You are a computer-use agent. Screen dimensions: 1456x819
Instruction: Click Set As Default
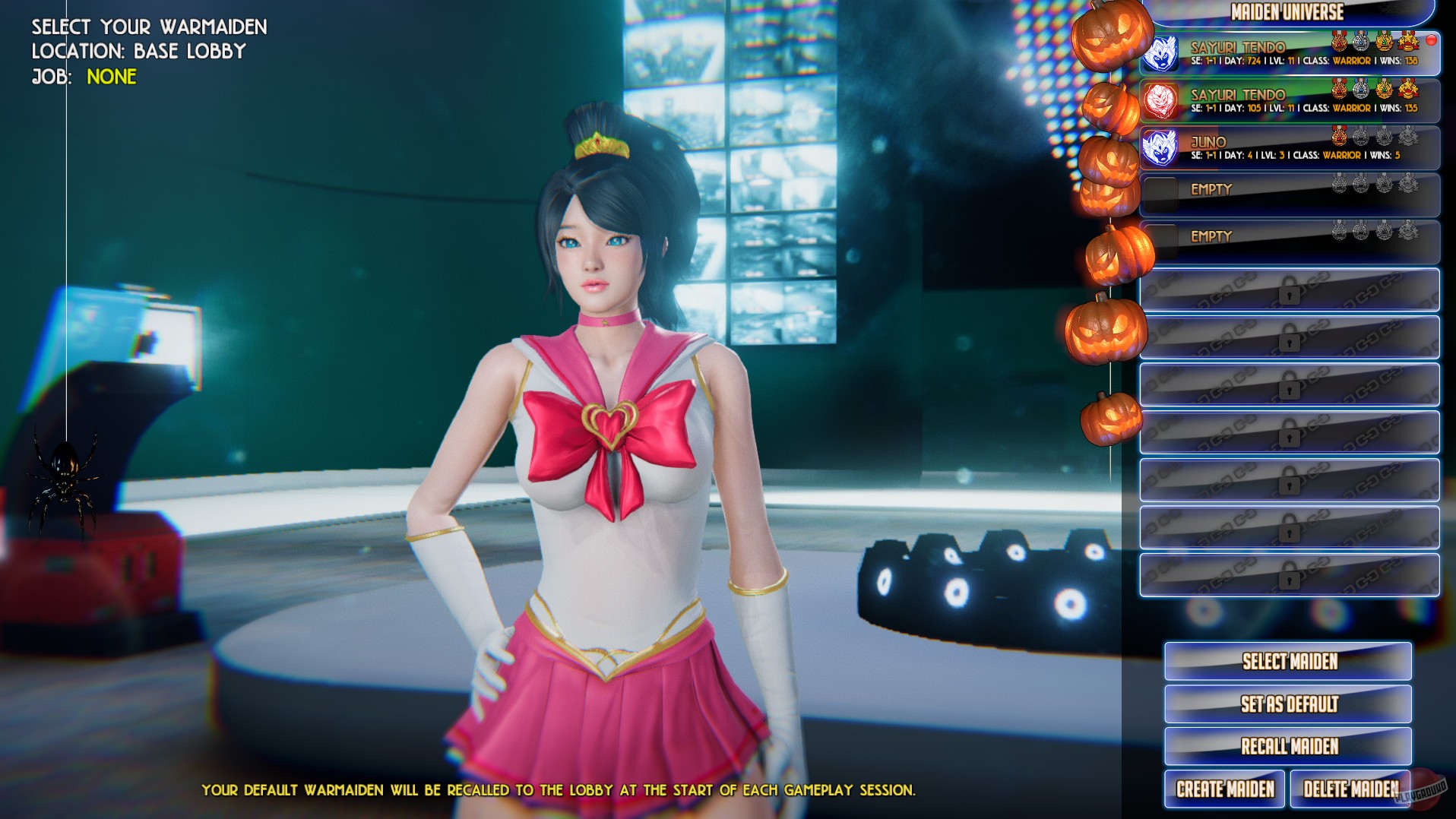click(1287, 704)
